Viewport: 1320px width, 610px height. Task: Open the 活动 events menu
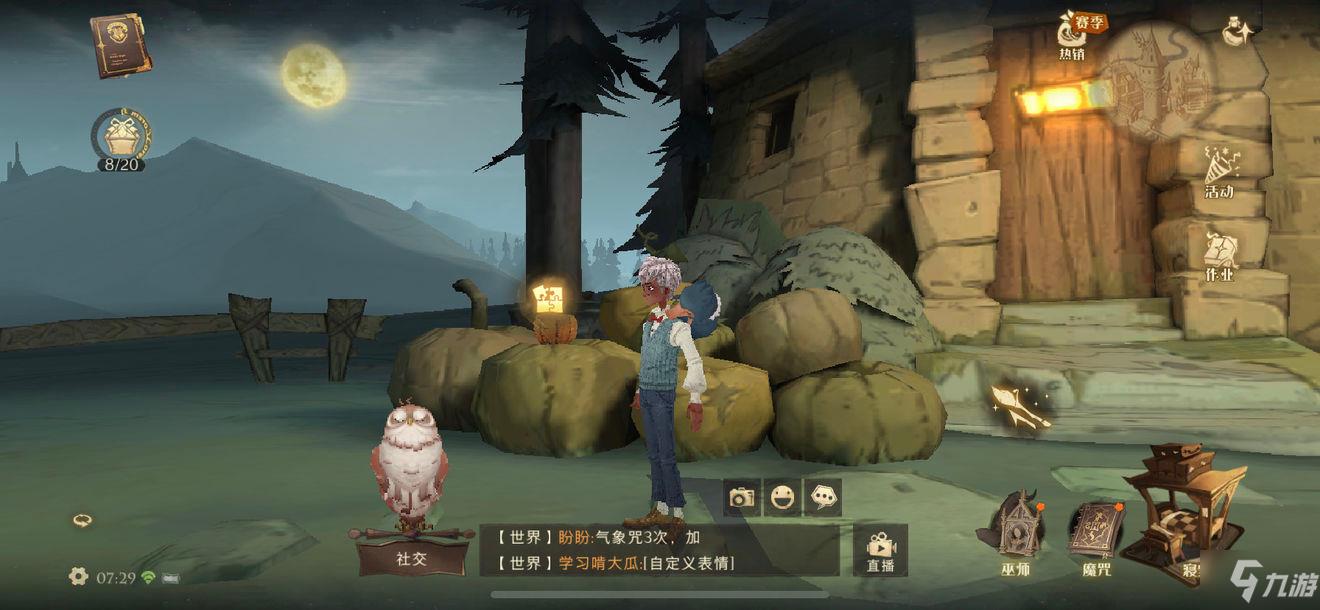(x=1218, y=170)
